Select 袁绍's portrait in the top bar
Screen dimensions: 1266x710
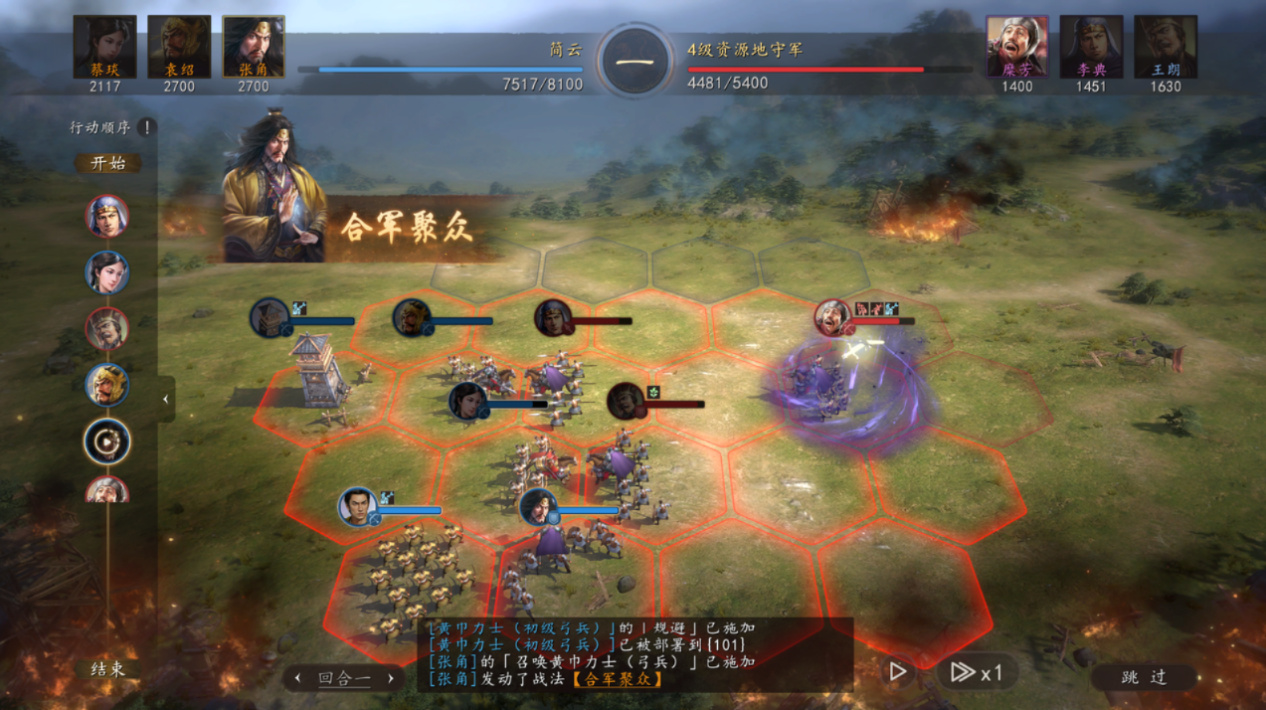(179, 46)
